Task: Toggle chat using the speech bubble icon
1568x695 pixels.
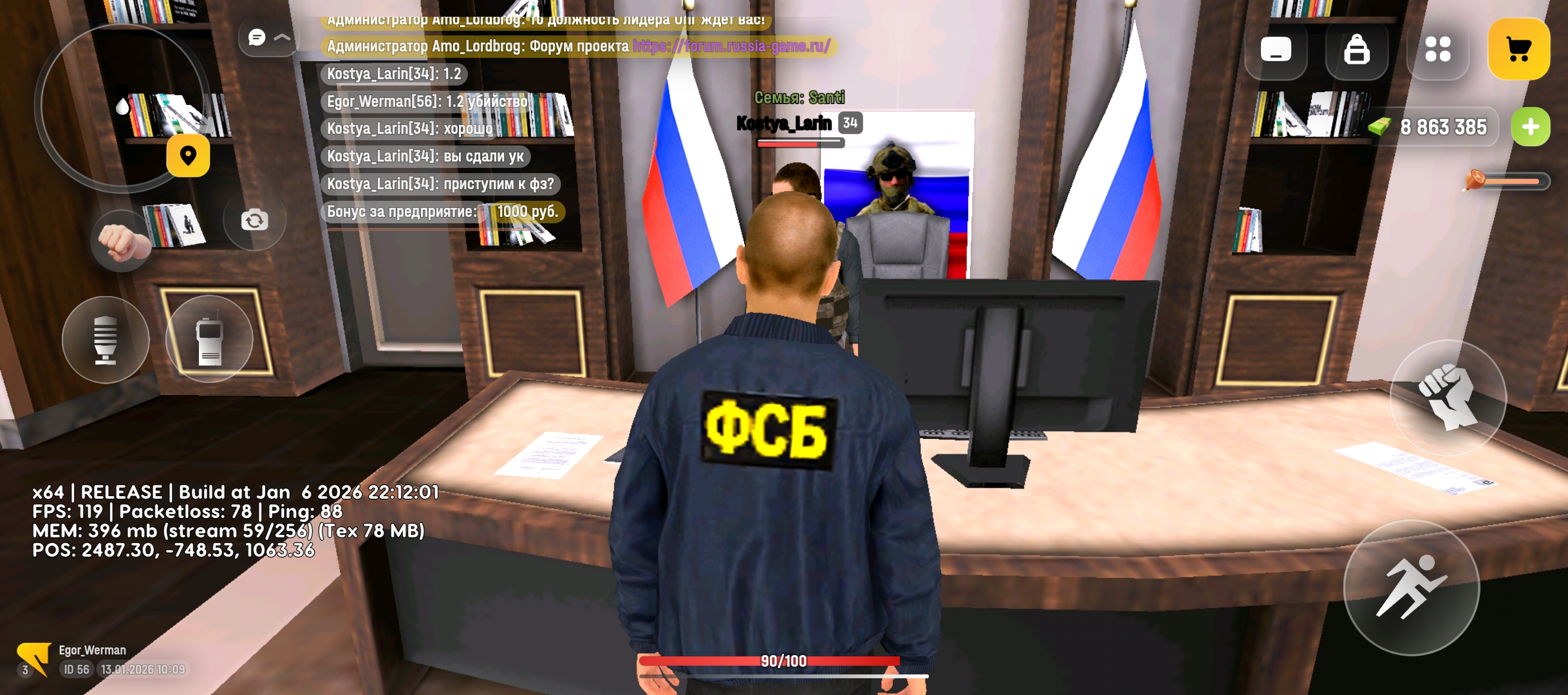Action: point(257,38)
